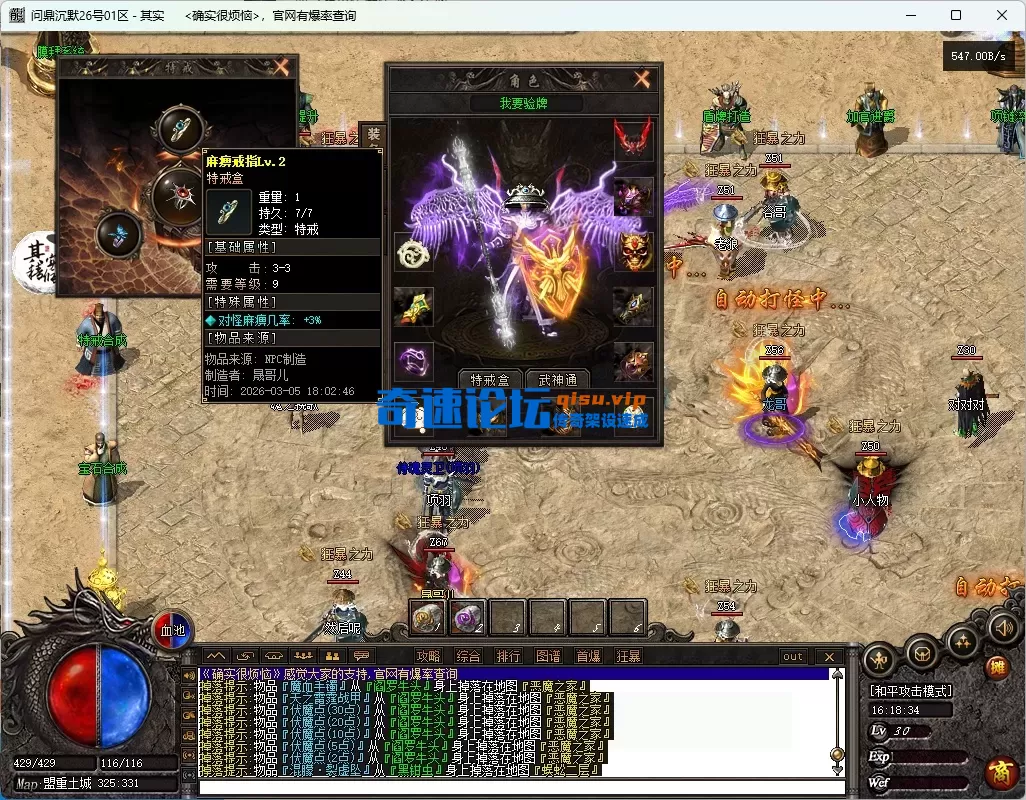Select the red horned helmet equipment slot
Screen dimensions: 1026x800
(x=633, y=138)
